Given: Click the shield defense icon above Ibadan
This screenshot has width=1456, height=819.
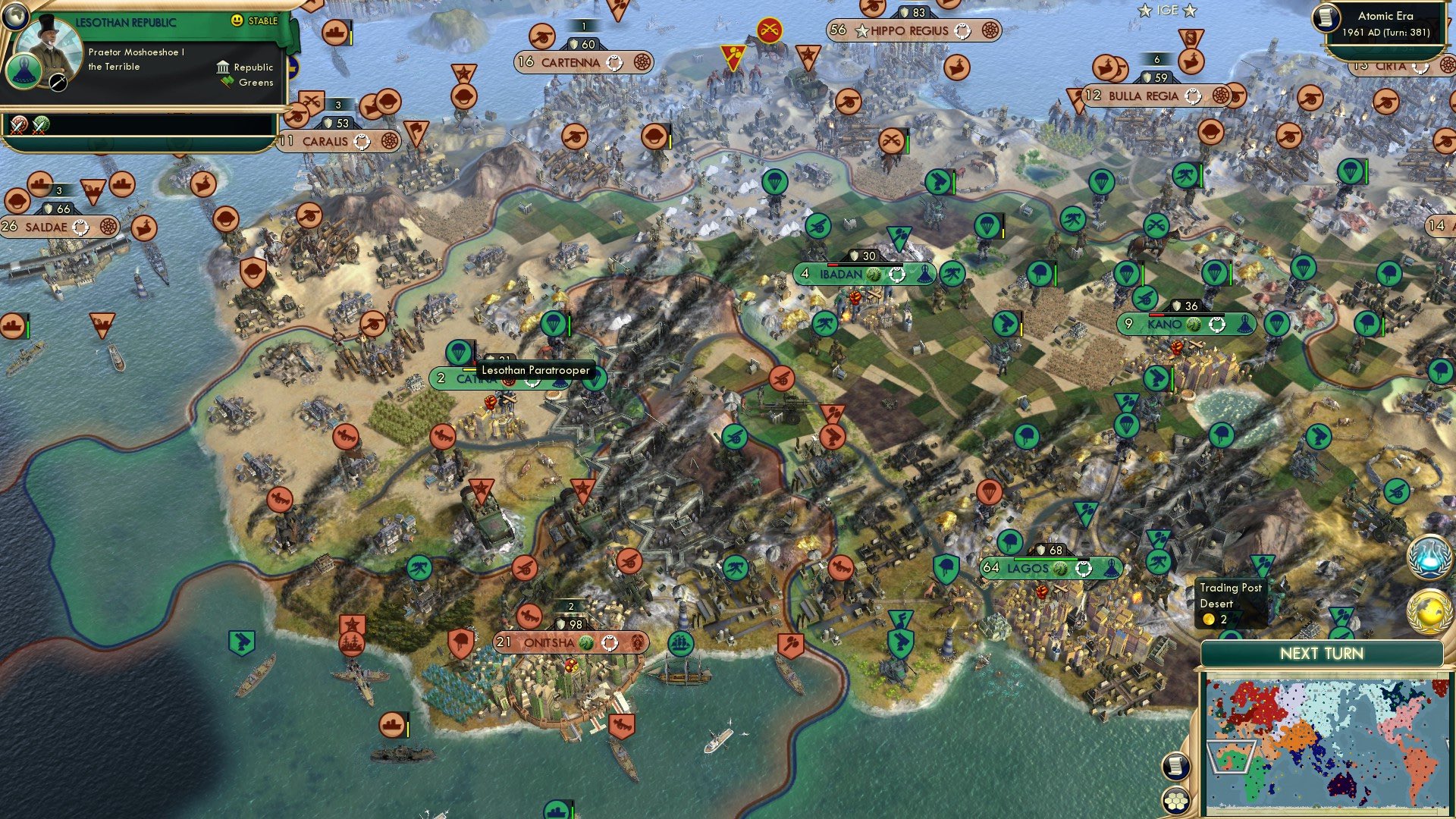Looking at the screenshot, I should pos(855,256).
